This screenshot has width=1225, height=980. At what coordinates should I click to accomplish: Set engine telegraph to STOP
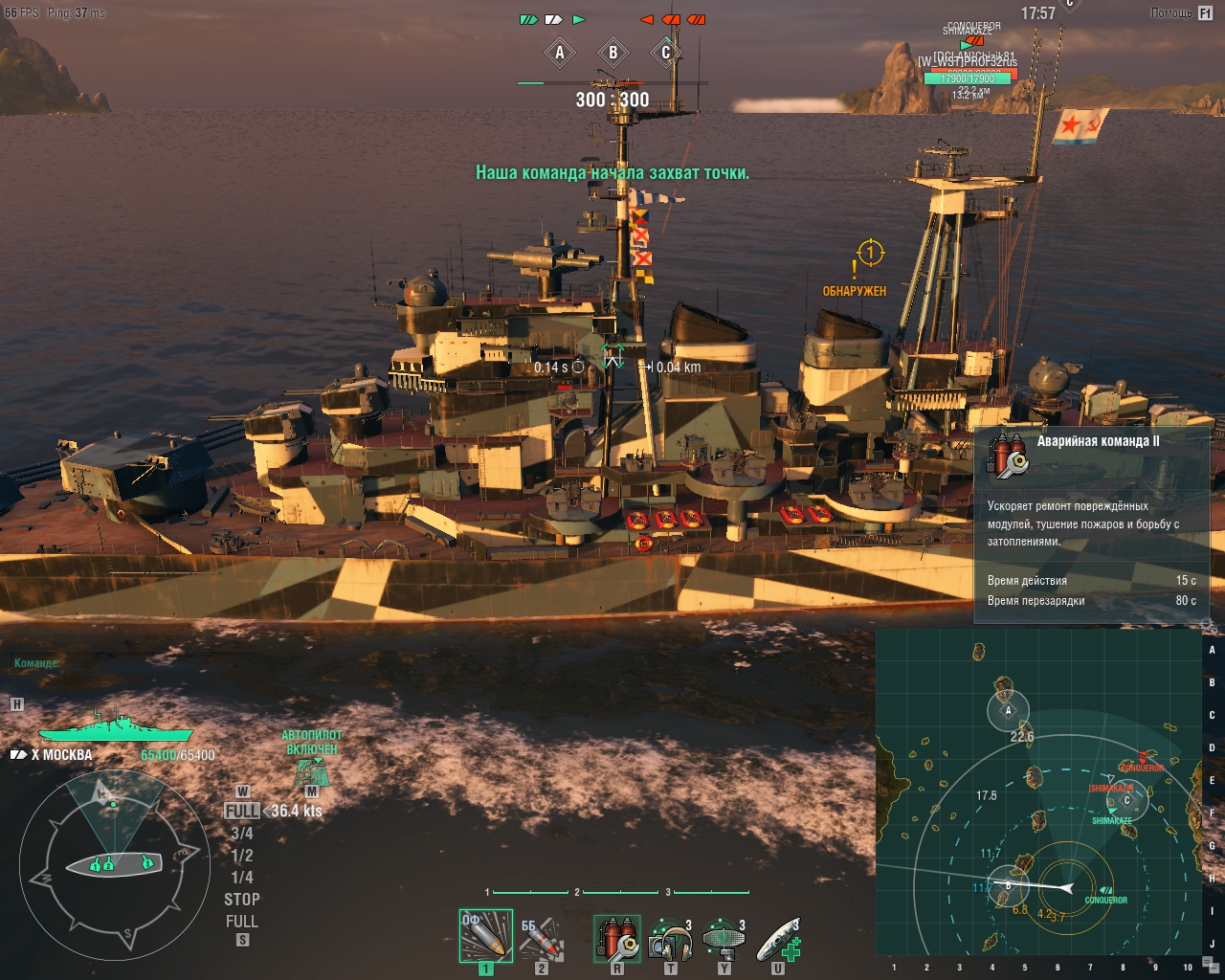click(242, 900)
